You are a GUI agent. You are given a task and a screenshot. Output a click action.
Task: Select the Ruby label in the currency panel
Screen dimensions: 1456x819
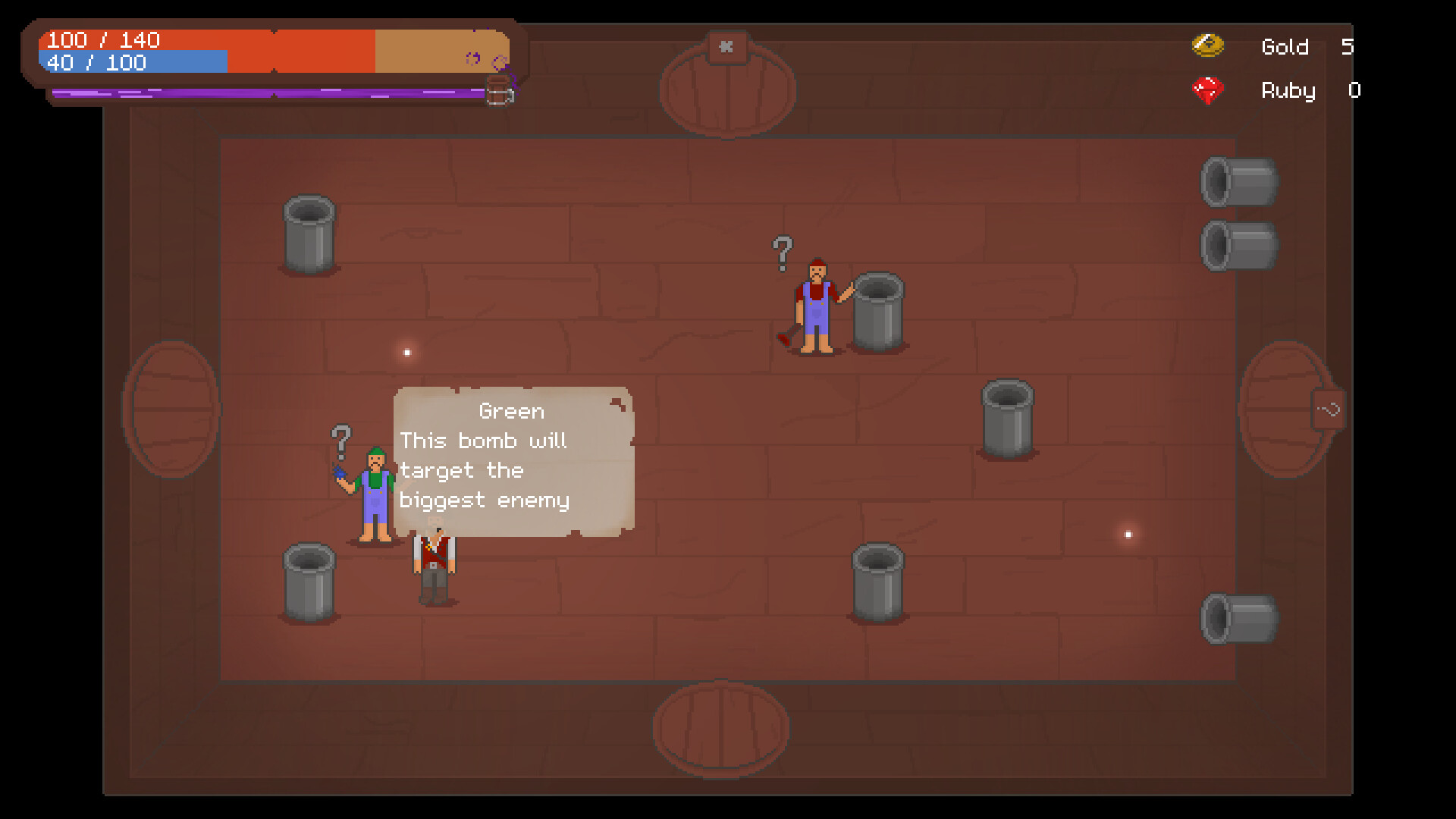[x=1288, y=90]
